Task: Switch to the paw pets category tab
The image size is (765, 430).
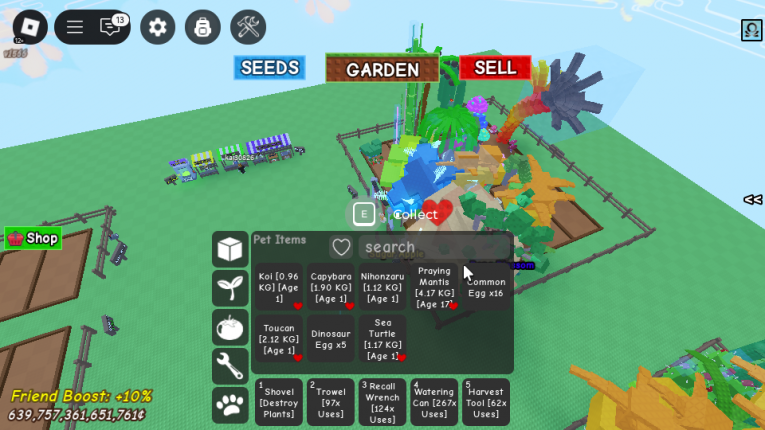Action: point(230,404)
